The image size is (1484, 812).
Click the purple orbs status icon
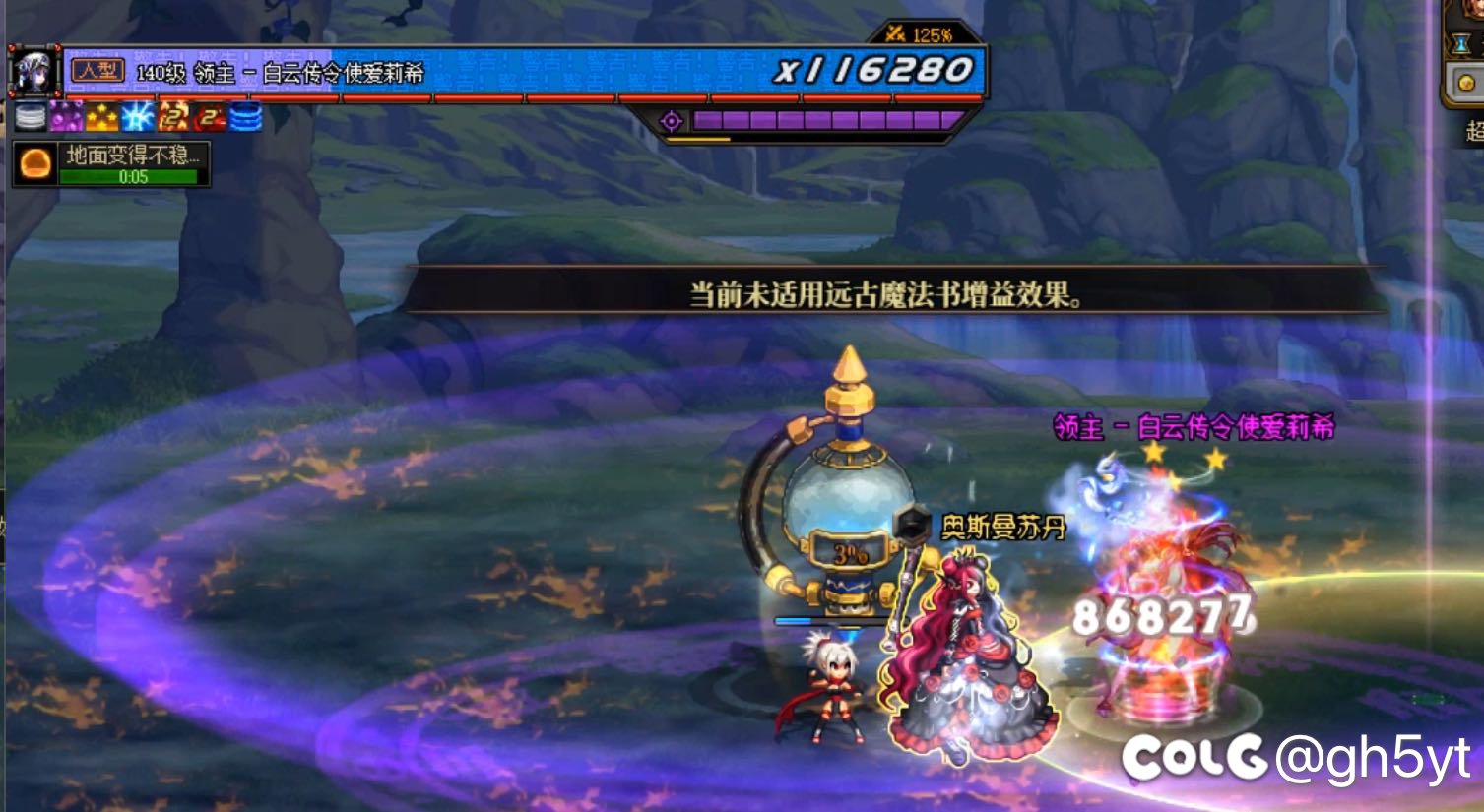67,117
